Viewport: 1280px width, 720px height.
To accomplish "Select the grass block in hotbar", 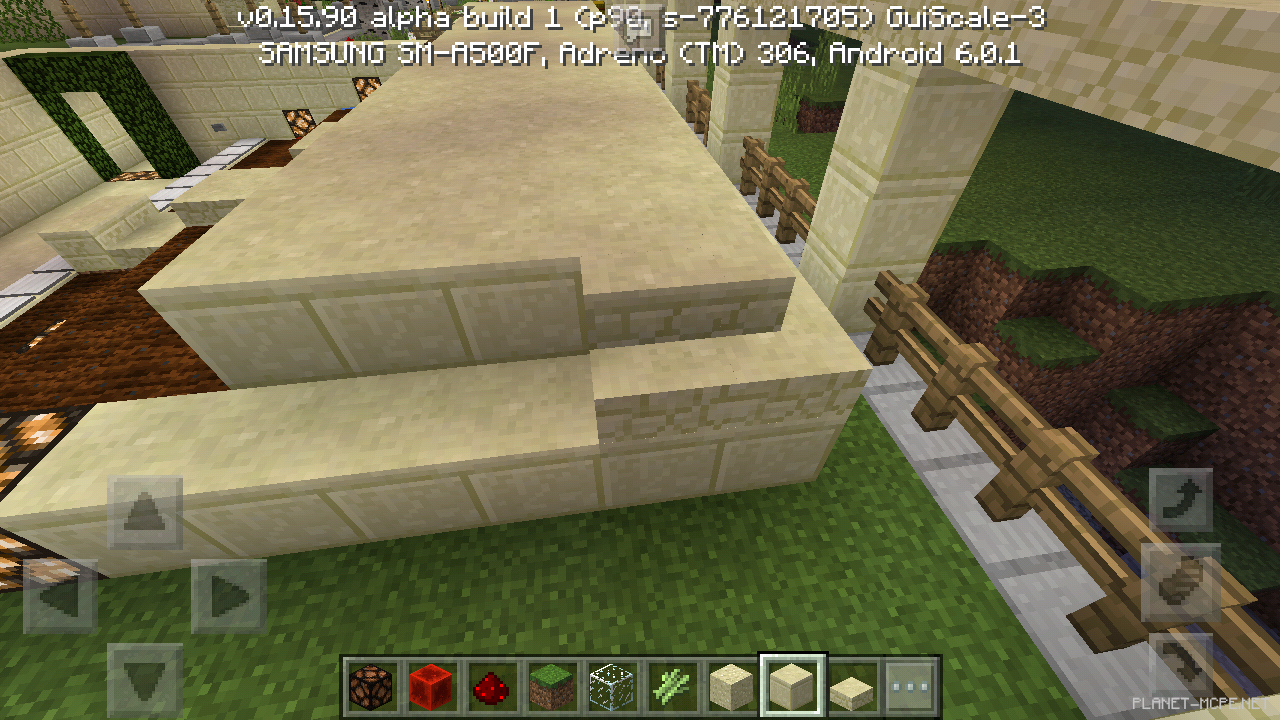I will click(x=551, y=687).
